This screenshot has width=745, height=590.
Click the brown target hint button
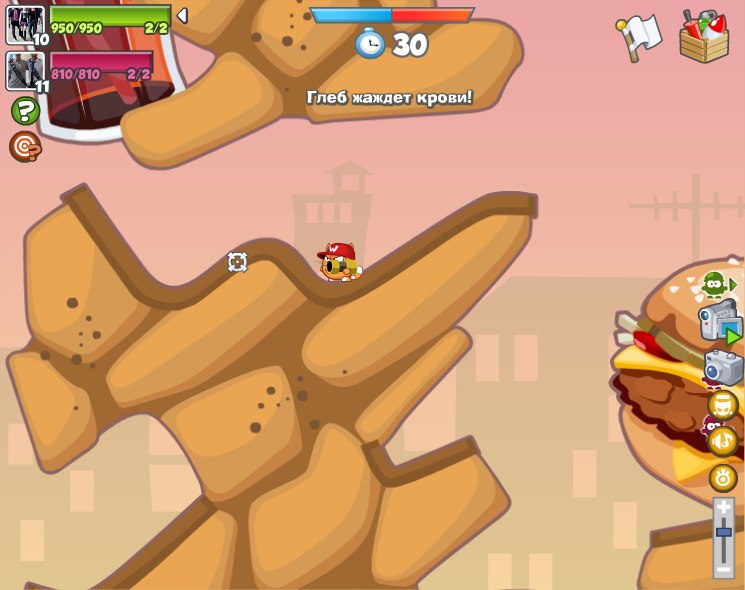[25, 147]
